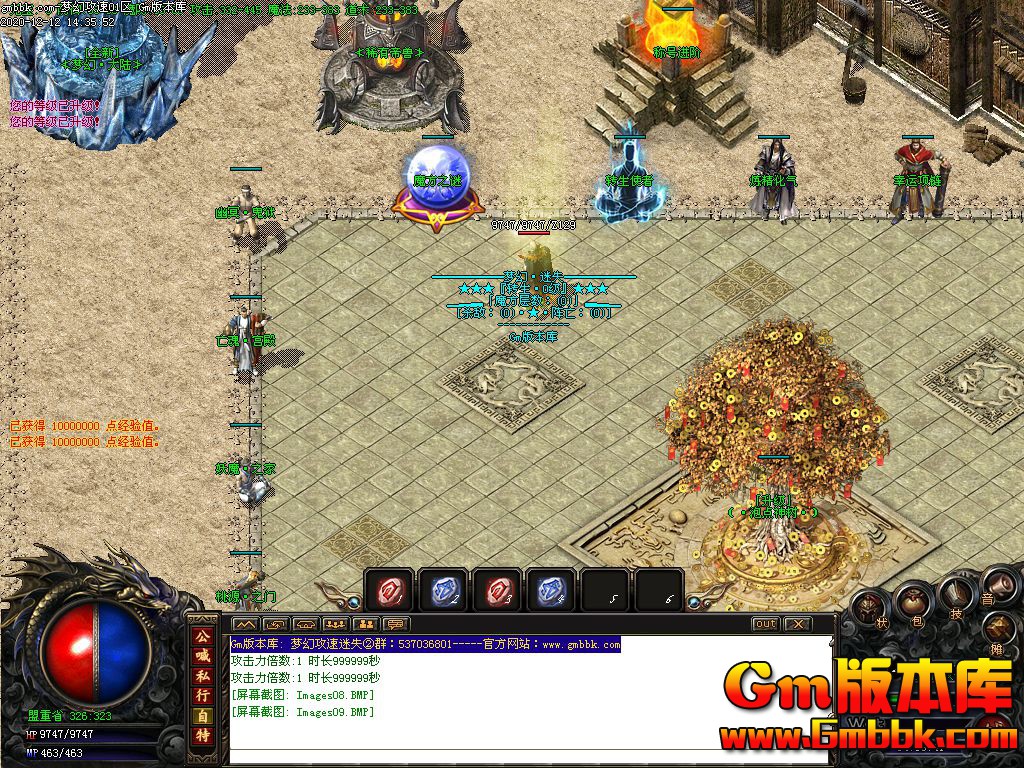Open the stall hammer icon
1024x768 pixels.
coord(1000,632)
